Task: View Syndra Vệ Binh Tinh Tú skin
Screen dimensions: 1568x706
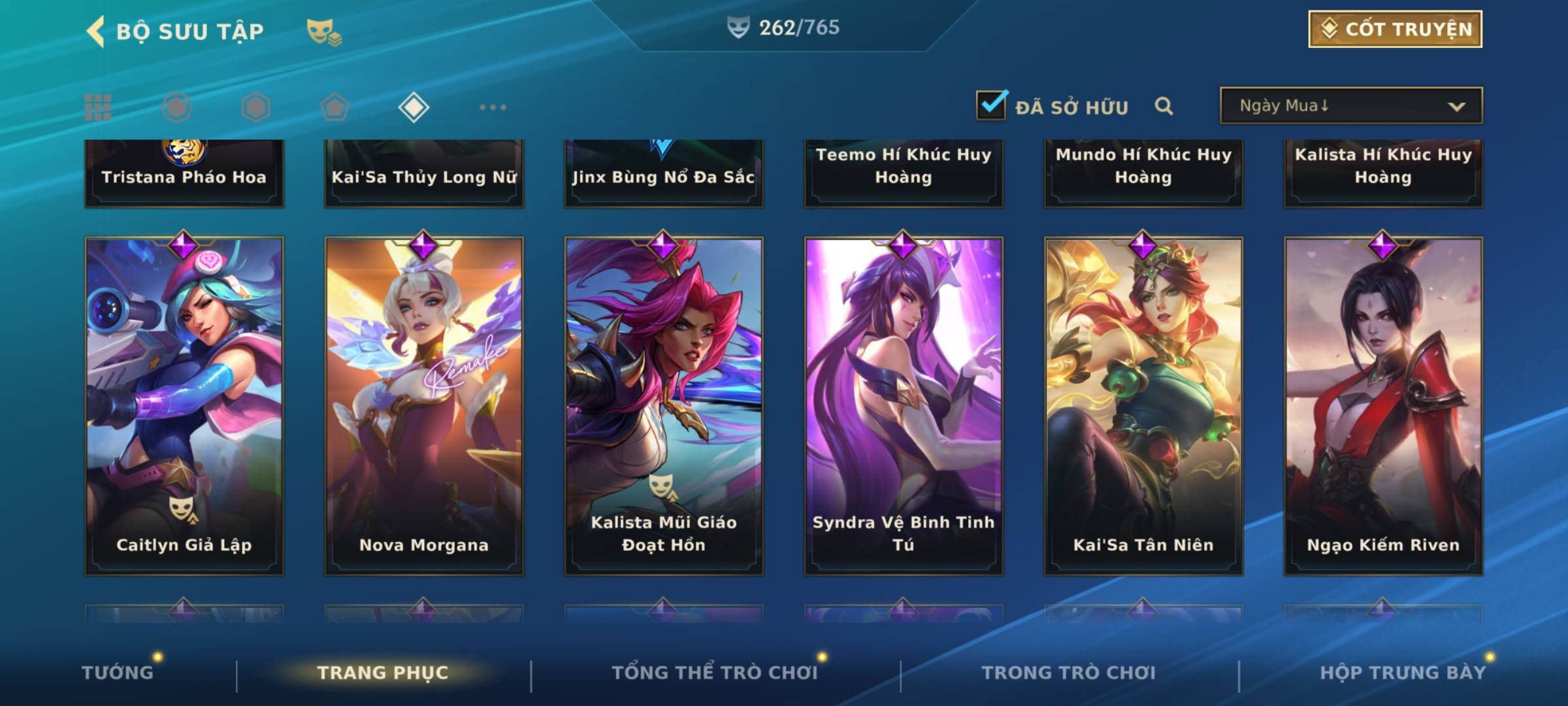Action: click(x=904, y=405)
